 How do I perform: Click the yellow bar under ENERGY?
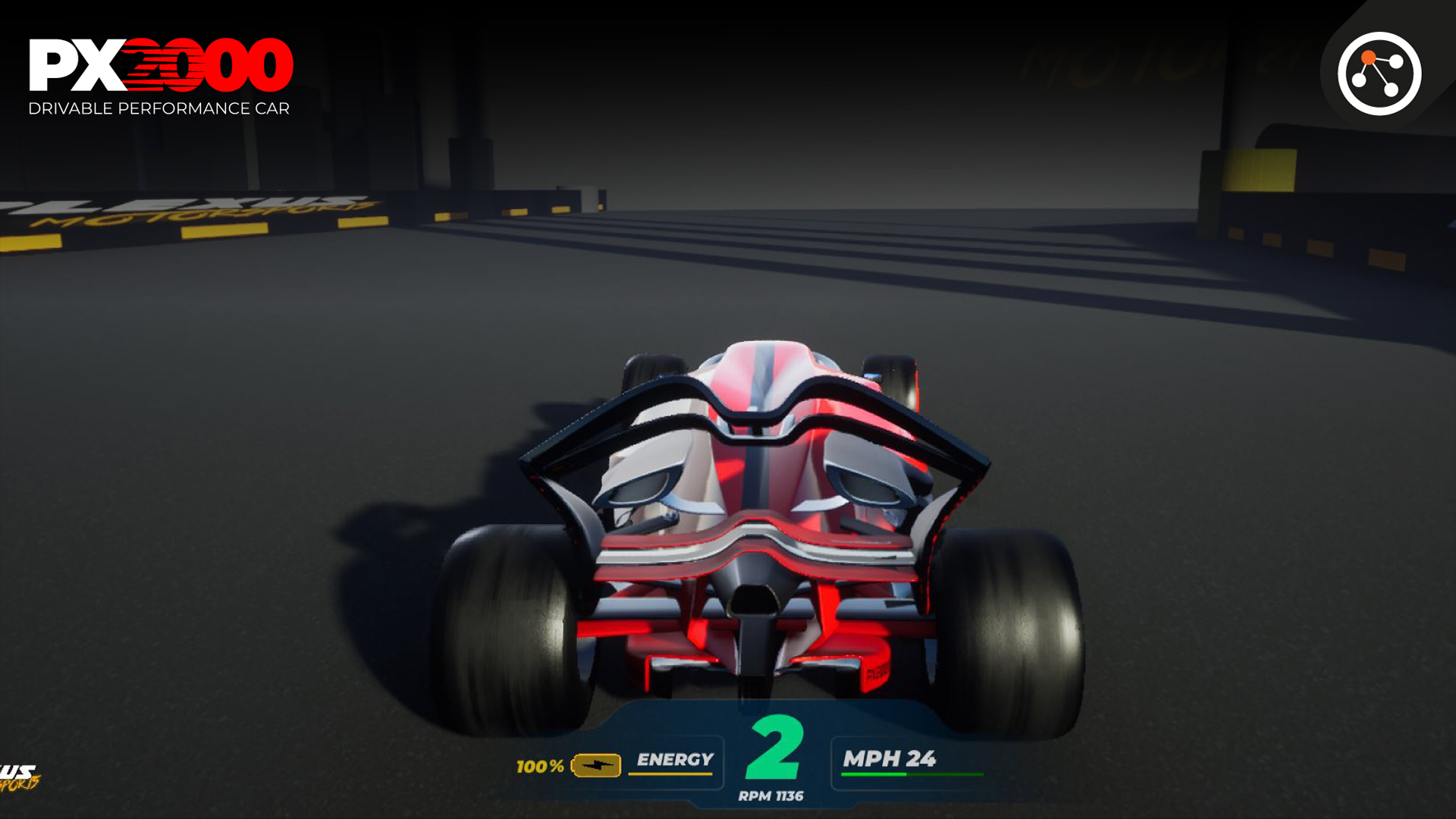click(x=671, y=775)
